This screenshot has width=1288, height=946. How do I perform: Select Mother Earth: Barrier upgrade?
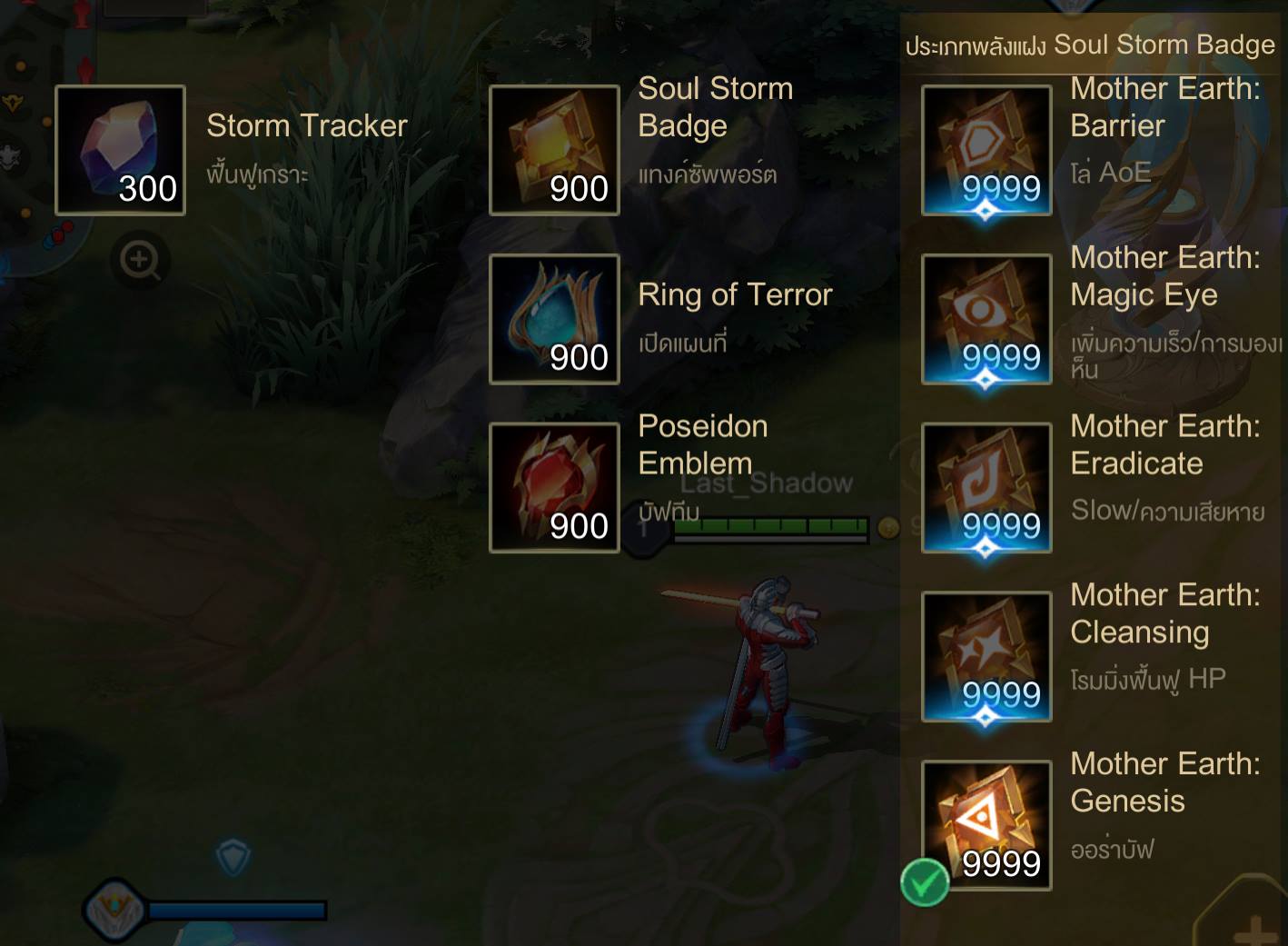[986, 150]
